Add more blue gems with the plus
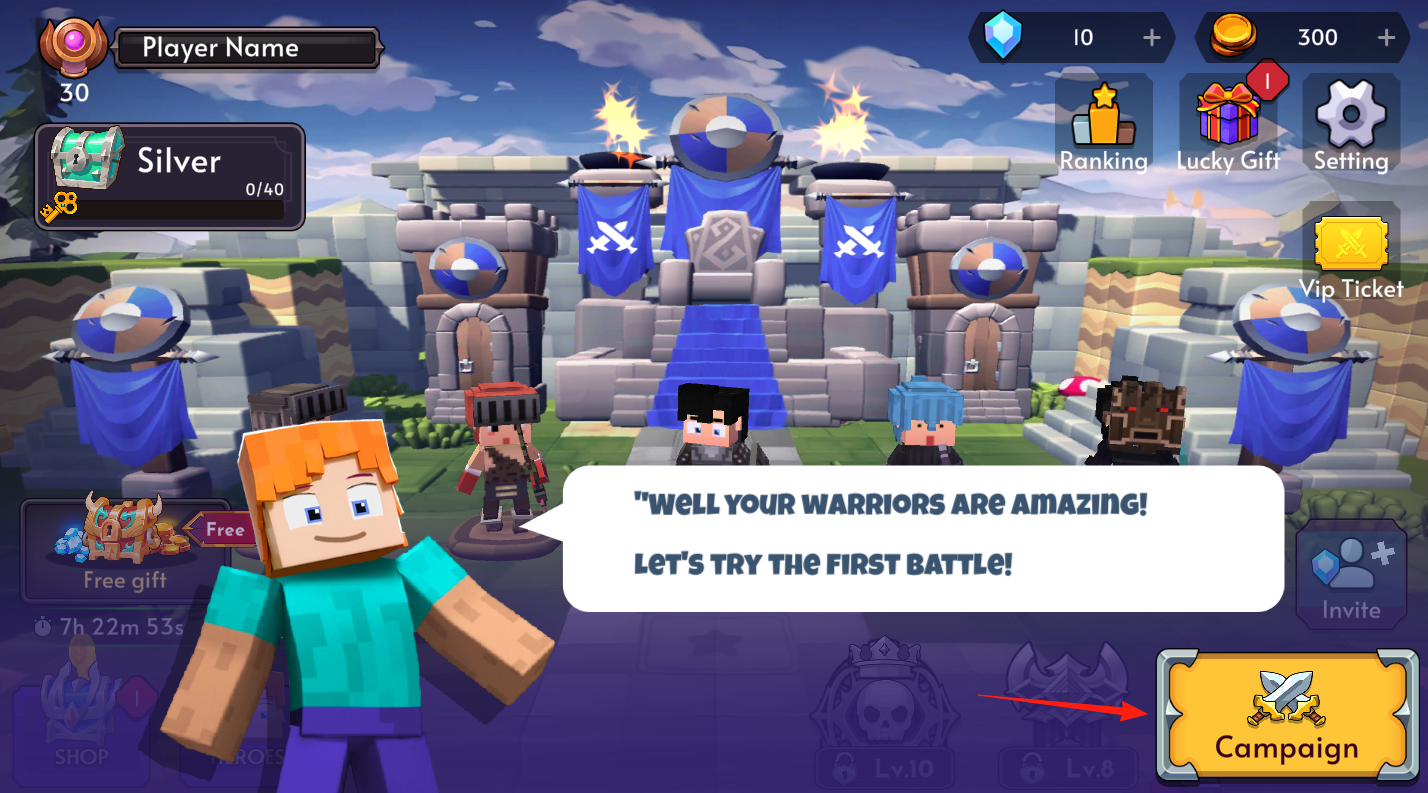The image size is (1428, 793). click(1152, 38)
